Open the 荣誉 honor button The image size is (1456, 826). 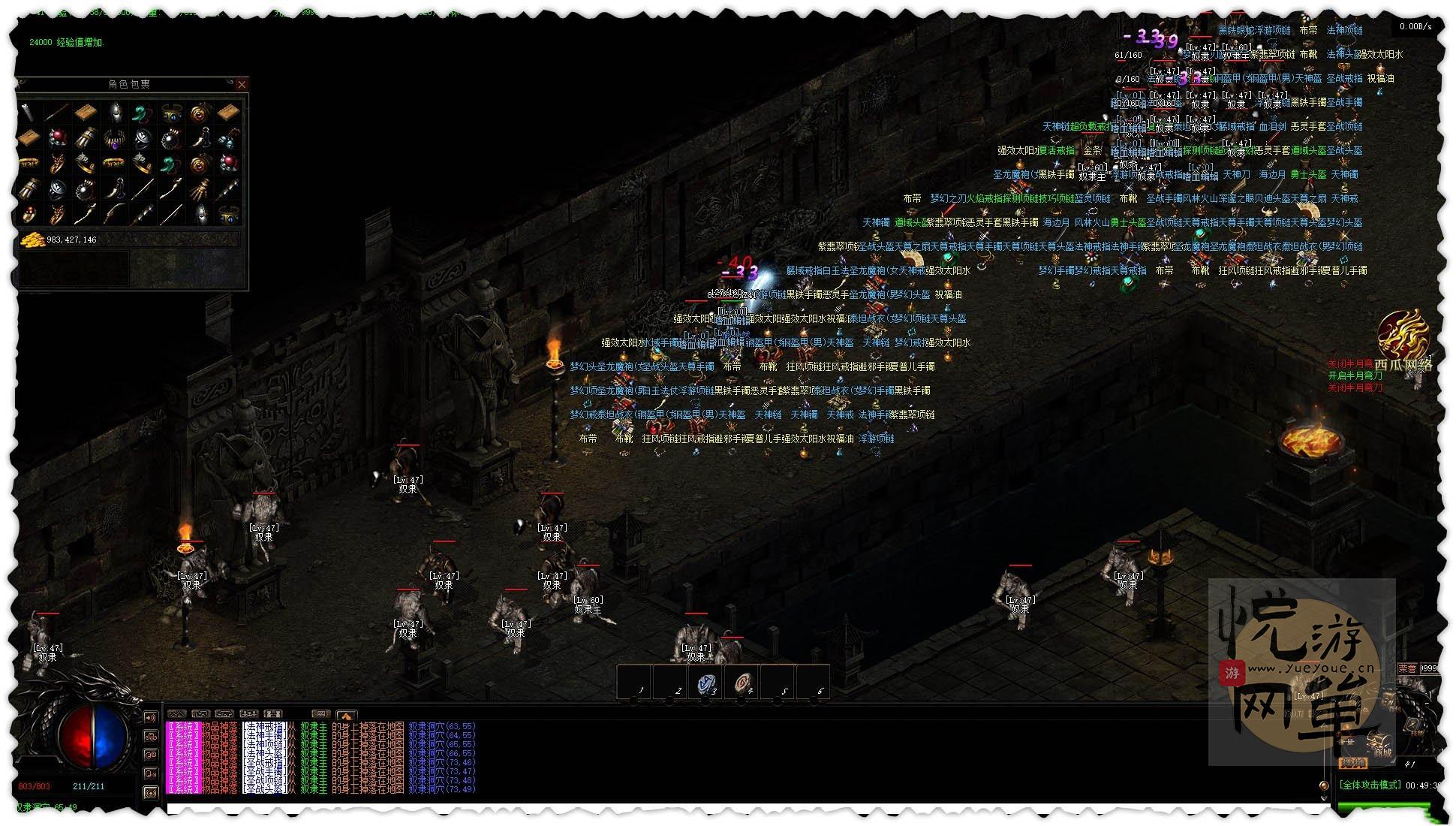point(1407,668)
